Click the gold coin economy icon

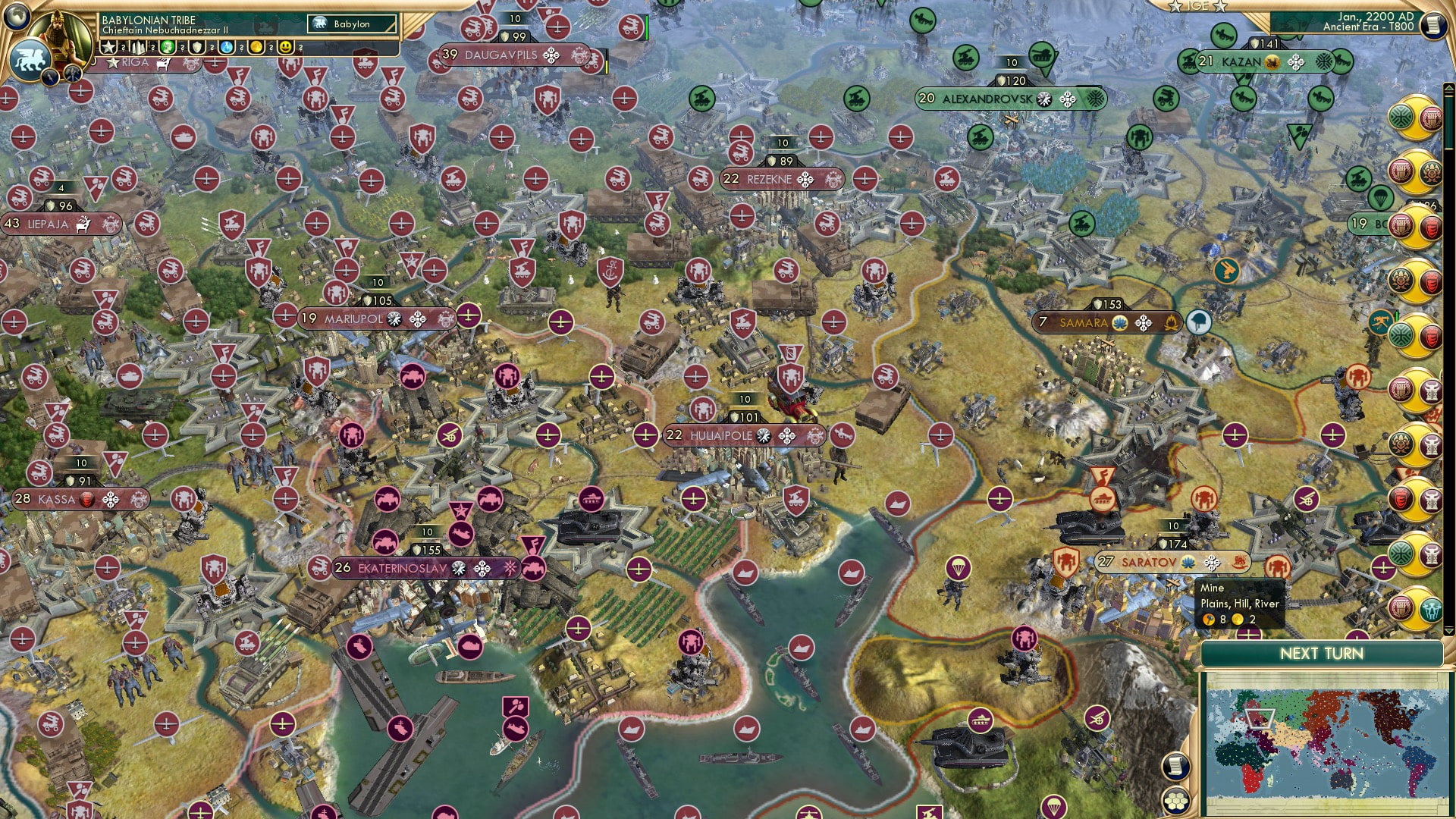258,46
